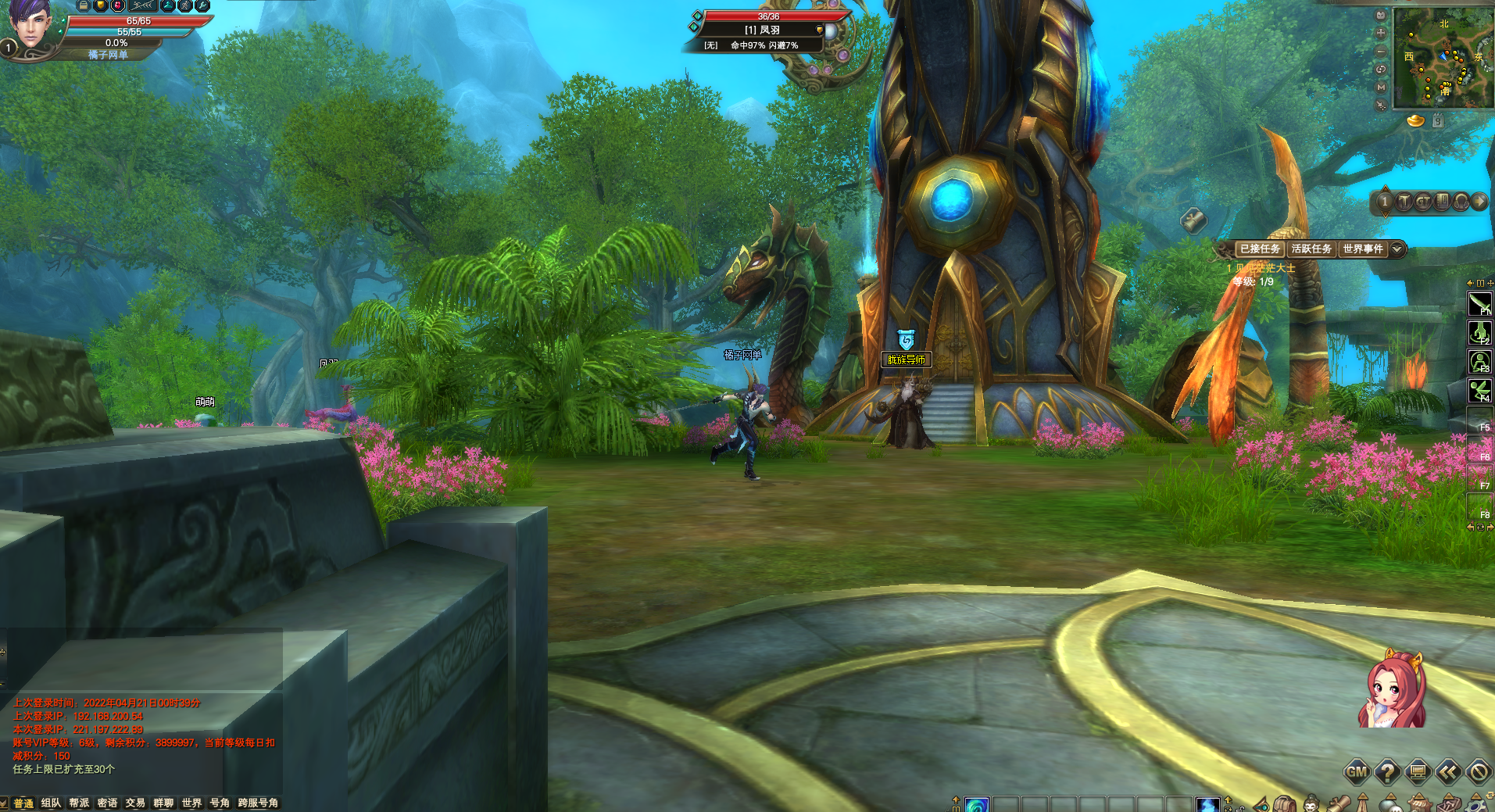This screenshot has height=812, width=1495.
Task: Zoom out the minimap with minus button
Action: (1381, 51)
